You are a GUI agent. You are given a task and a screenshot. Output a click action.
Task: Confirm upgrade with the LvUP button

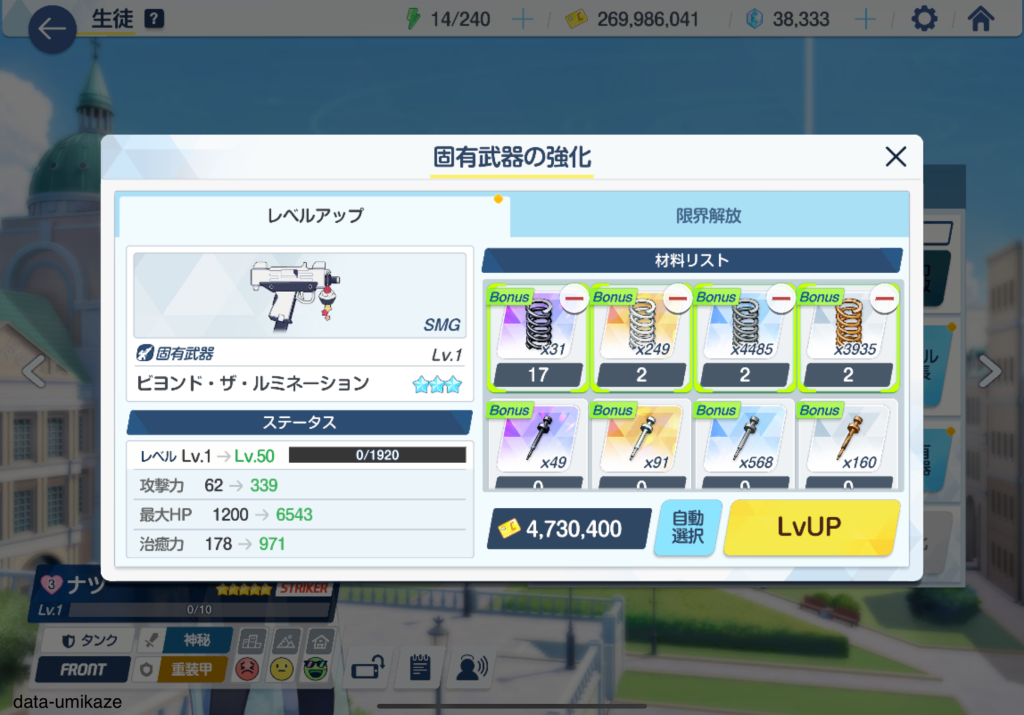(811, 527)
